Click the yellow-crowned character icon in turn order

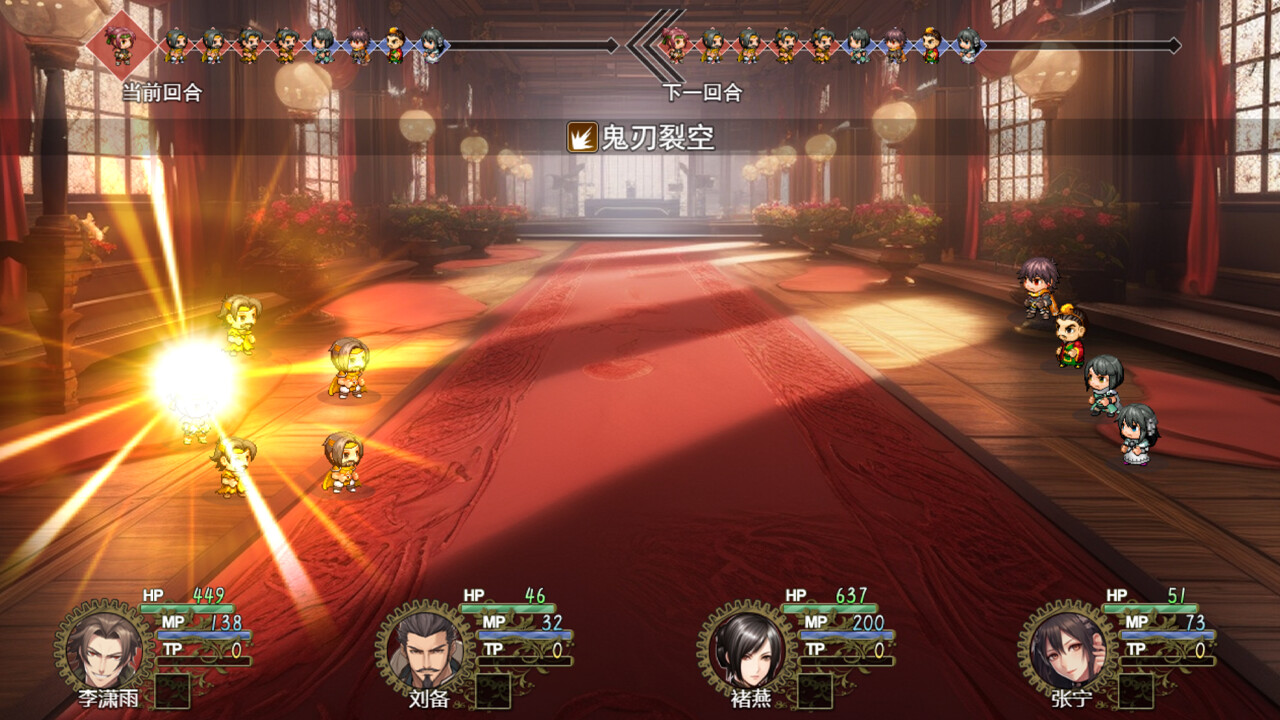click(395, 45)
